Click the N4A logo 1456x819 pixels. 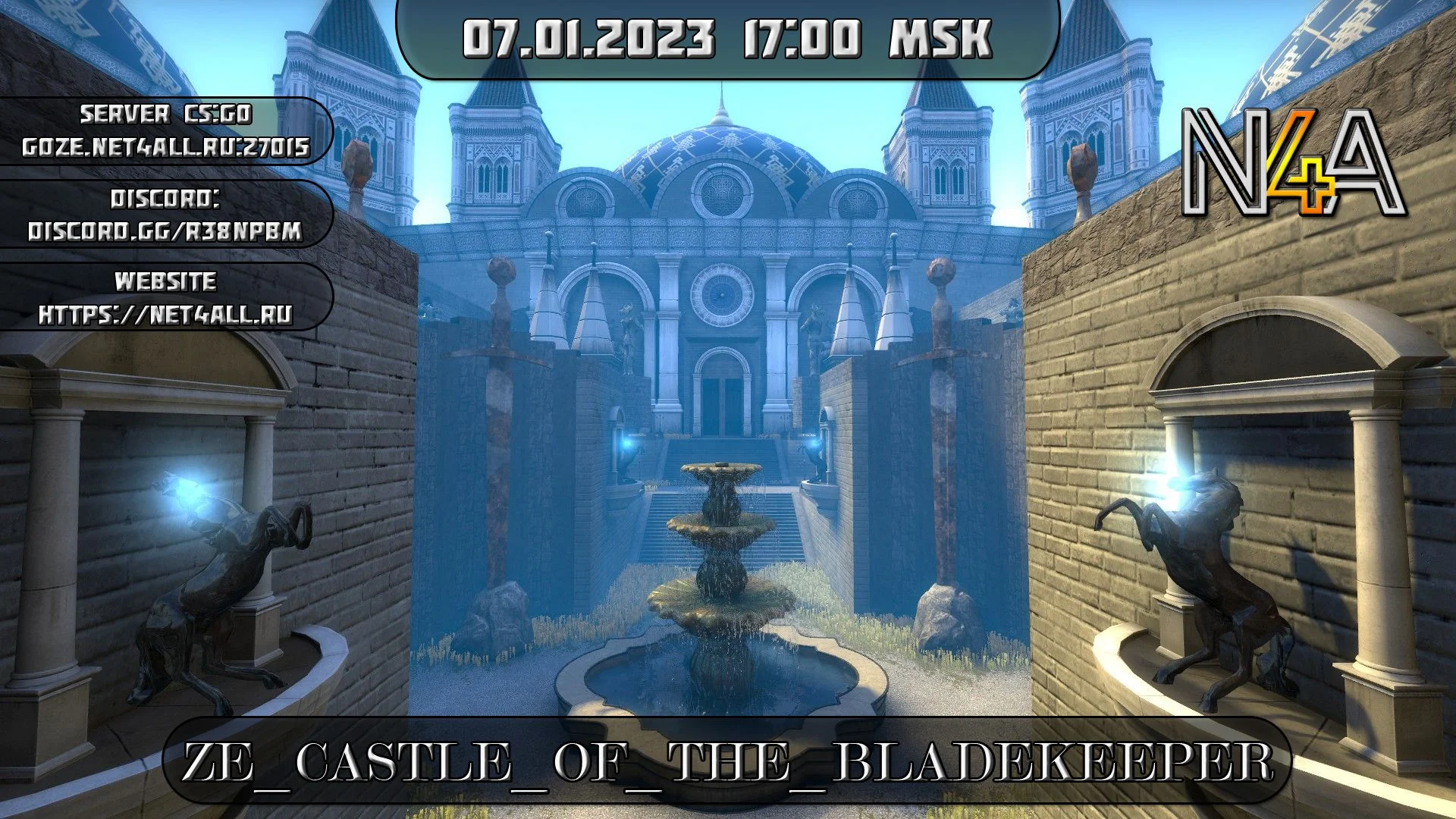[x=1294, y=164]
